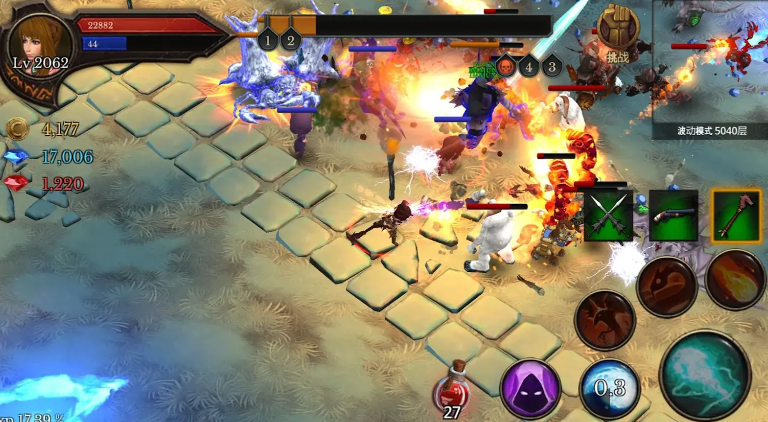Tap the red ruby currency icon

click(x=17, y=184)
